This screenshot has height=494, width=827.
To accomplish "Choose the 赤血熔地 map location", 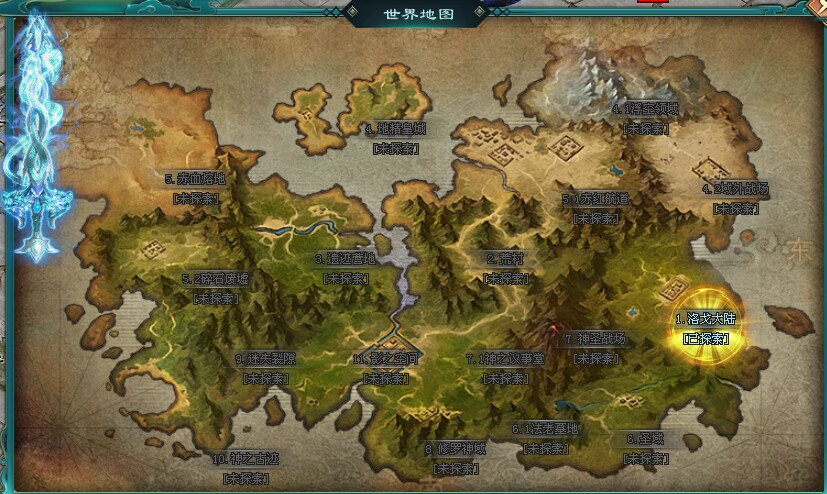I will tap(195, 179).
